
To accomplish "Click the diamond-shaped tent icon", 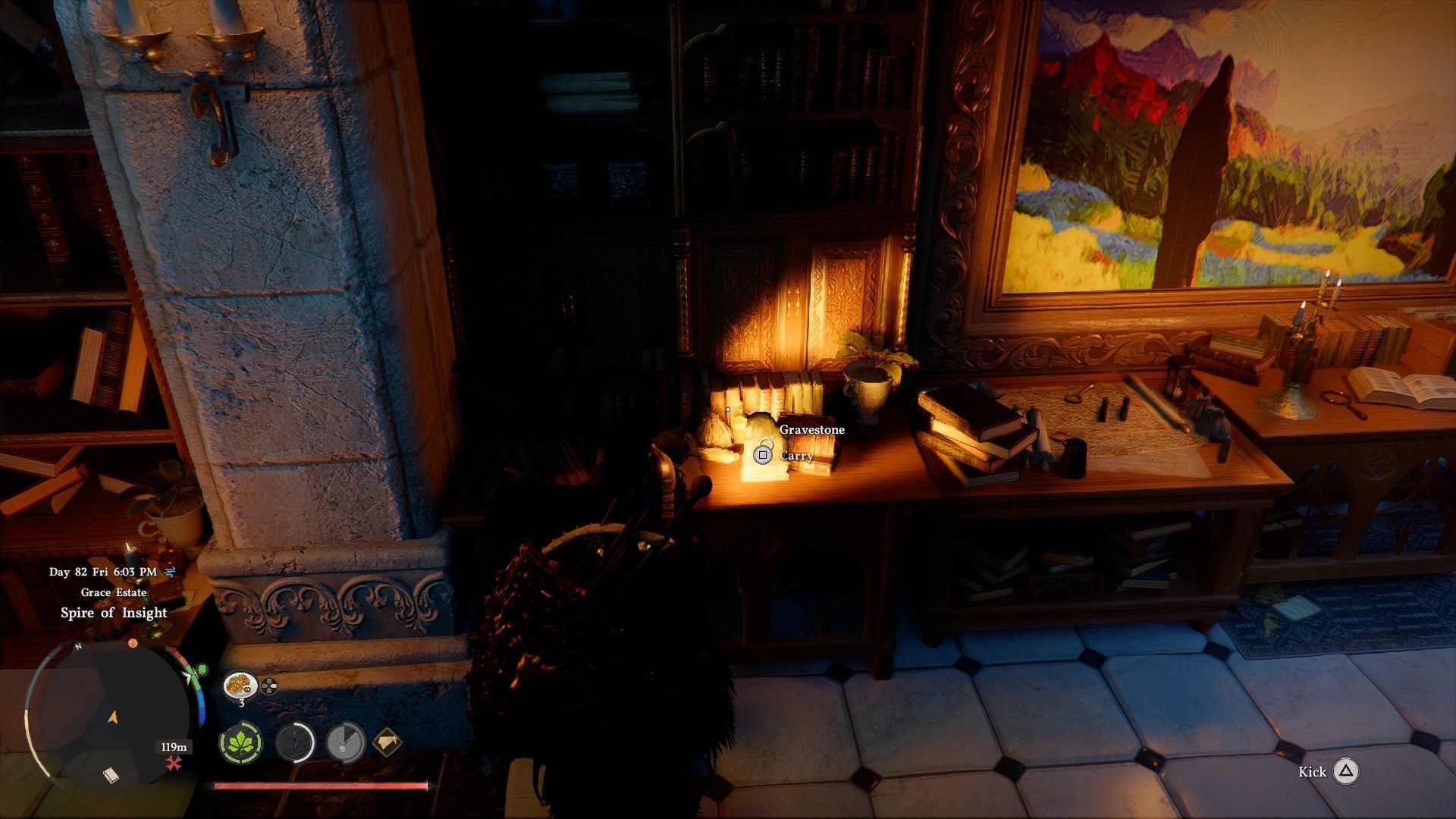I will (387, 742).
